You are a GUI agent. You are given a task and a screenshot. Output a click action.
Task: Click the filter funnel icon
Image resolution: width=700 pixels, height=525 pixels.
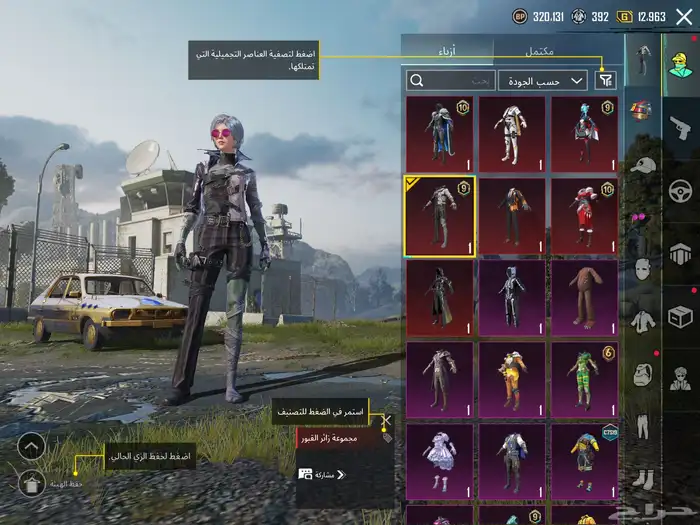606,80
